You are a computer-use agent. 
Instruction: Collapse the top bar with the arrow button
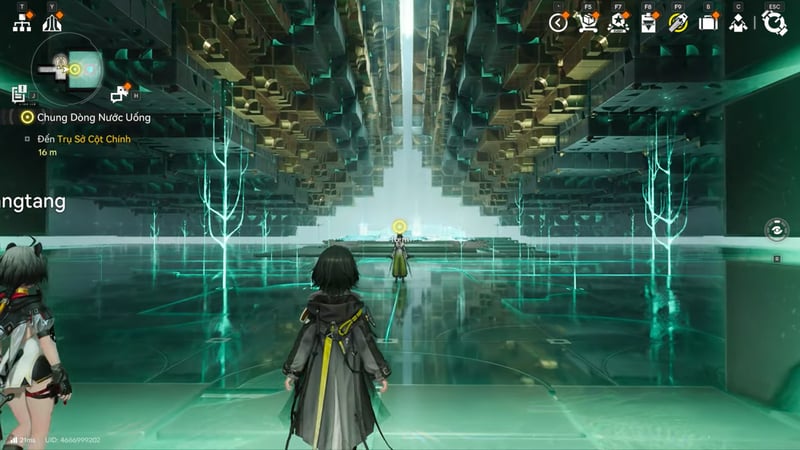click(x=558, y=23)
